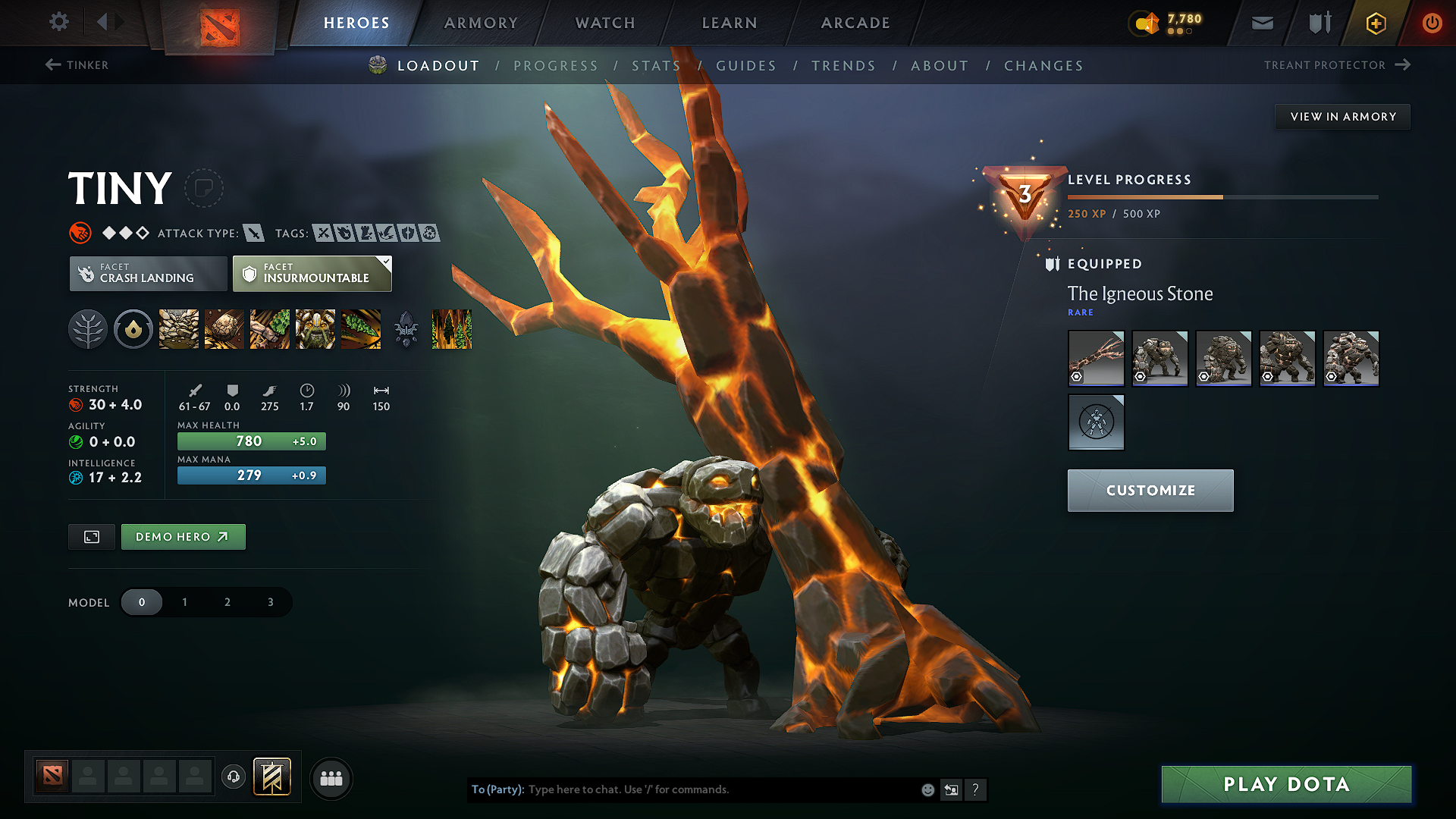Image resolution: width=1456 pixels, height=819 pixels.
Task: Open the friends list icon
Action: [331, 778]
